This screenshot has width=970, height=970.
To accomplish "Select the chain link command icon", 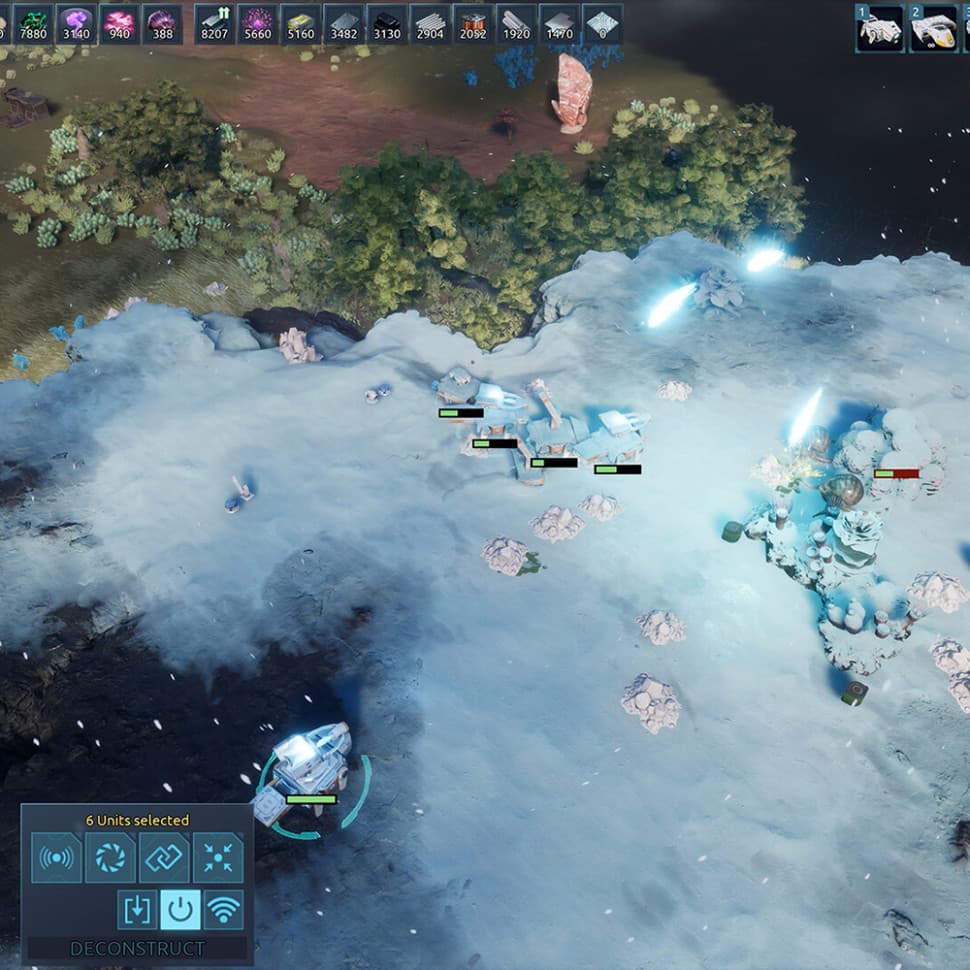I will point(163,857).
